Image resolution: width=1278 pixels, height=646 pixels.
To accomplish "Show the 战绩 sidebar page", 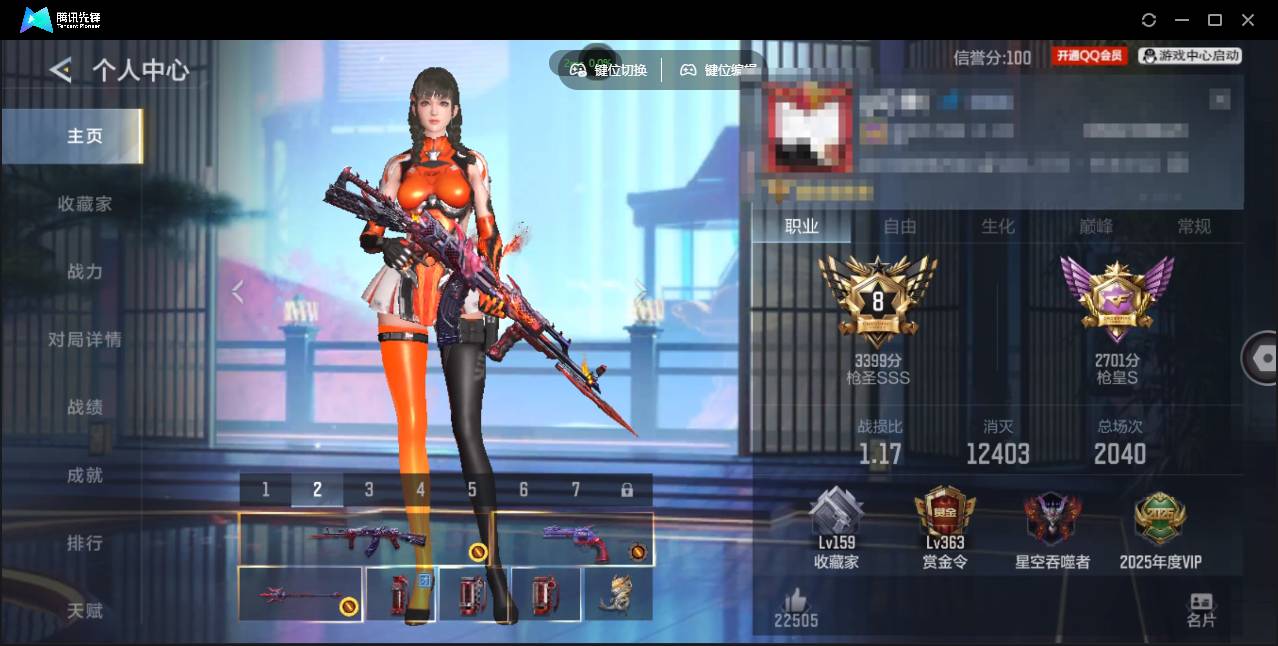I will [x=84, y=408].
